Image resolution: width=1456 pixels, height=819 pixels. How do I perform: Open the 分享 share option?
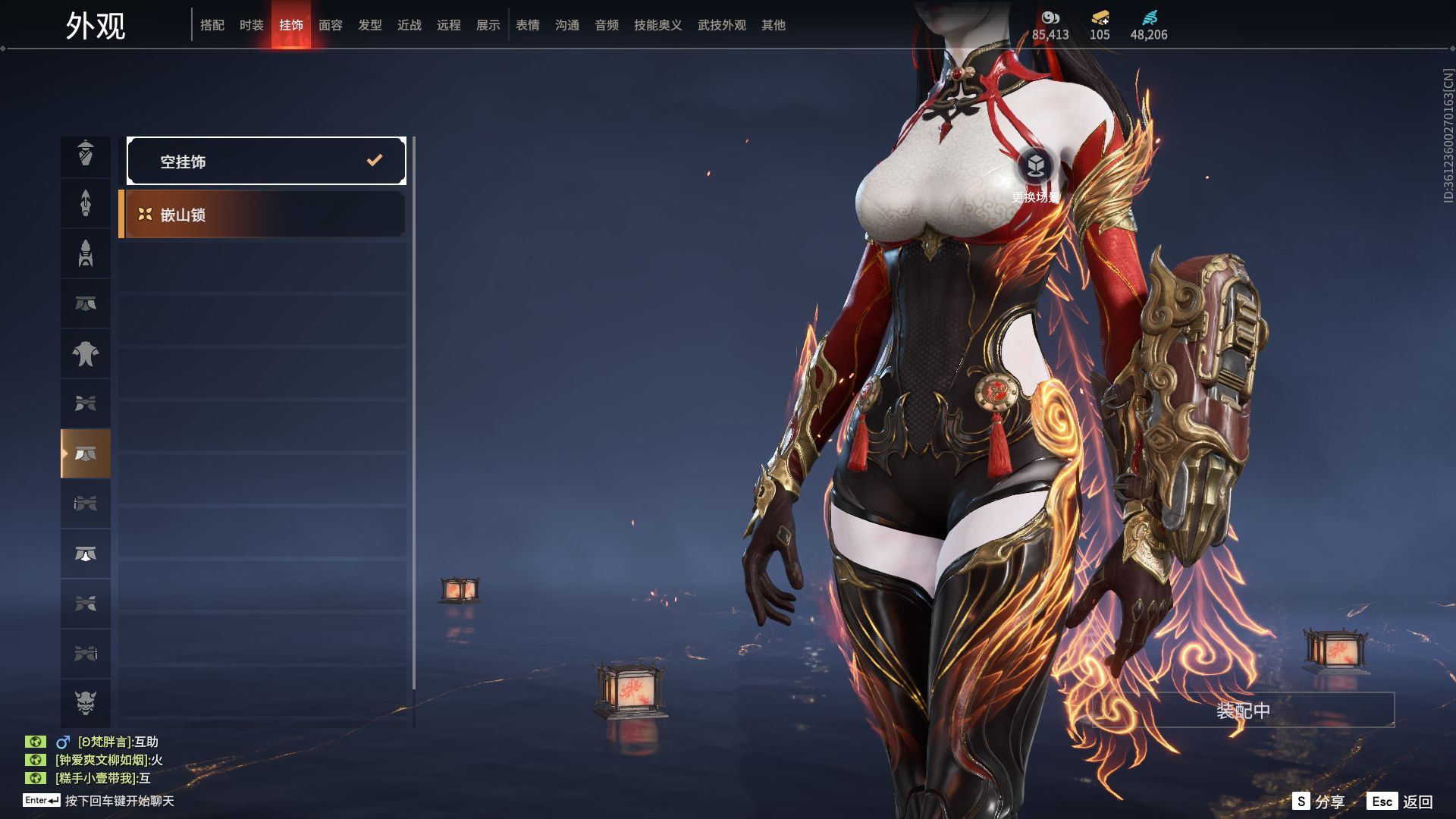[x=1319, y=802]
